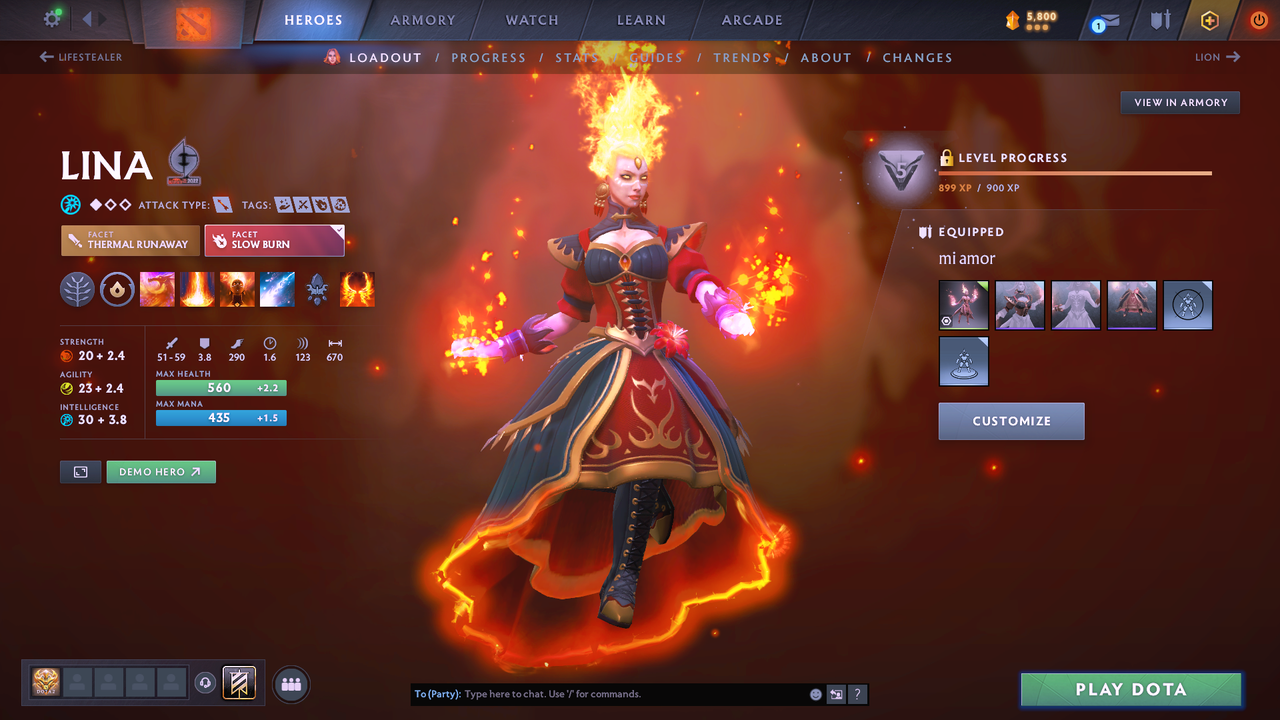Select the Light Strike Array ability icon
Image resolution: width=1280 pixels, height=720 pixels.
pyautogui.click(x=197, y=289)
